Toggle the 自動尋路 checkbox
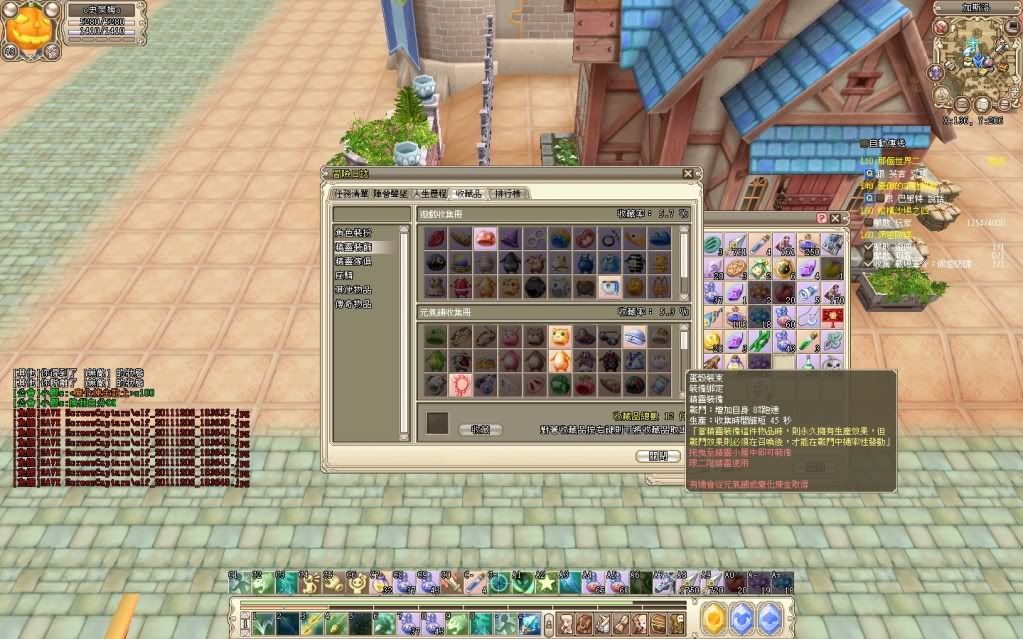The height and width of the screenshot is (639, 1023). 865,145
